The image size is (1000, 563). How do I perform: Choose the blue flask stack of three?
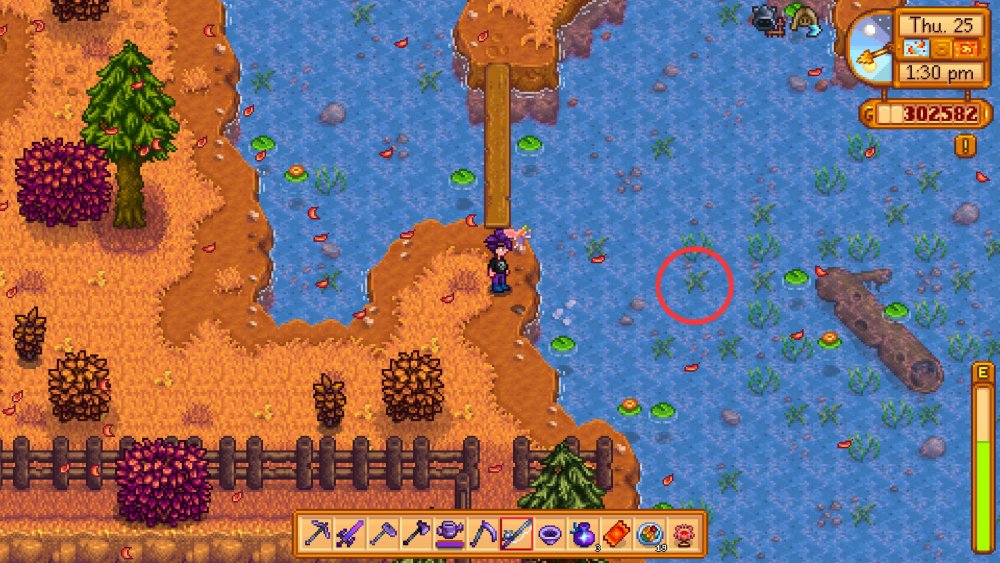[582, 533]
